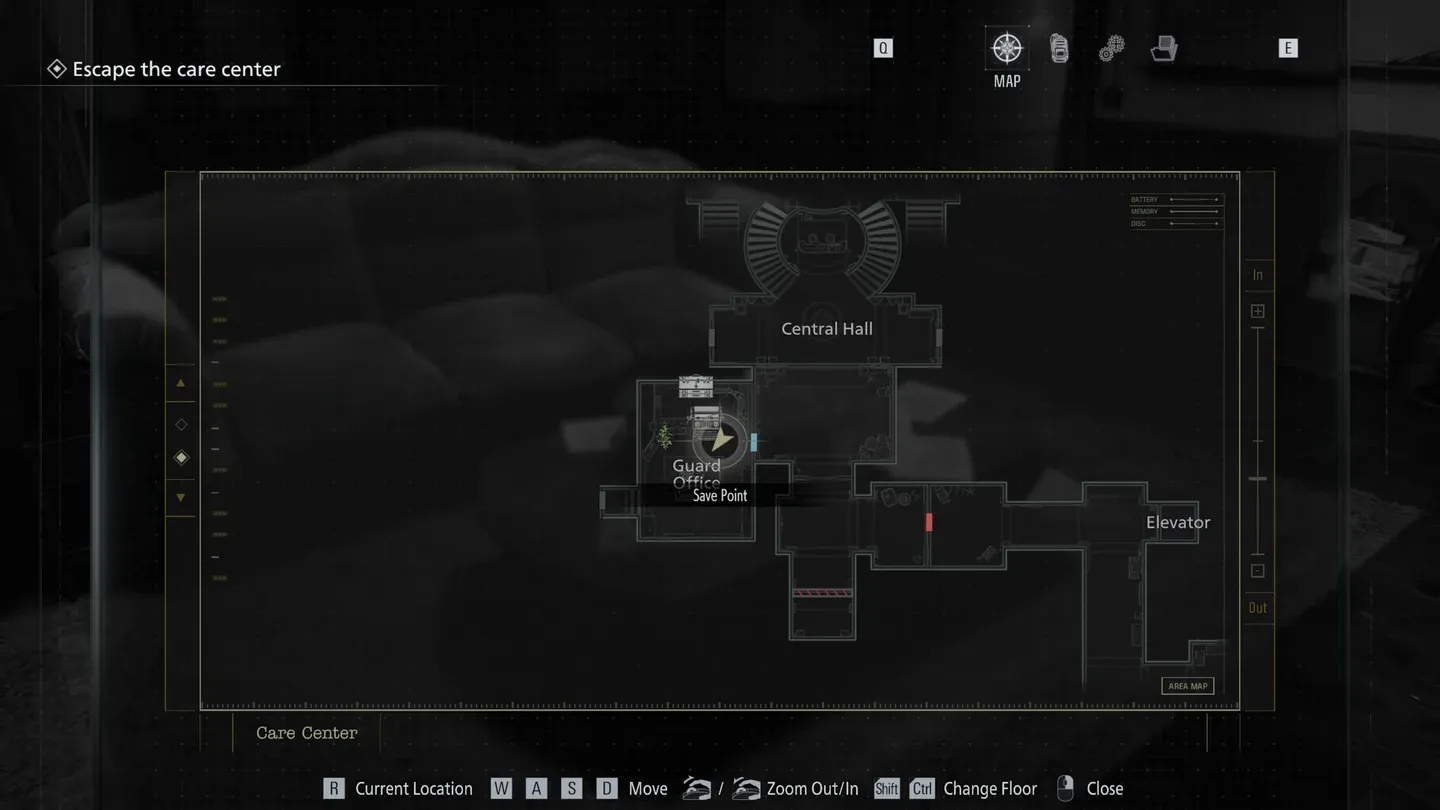Click the up arrow floor selector on the left
This screenshot has height=810, width=1440.
pyautogui.click(x=181, y=383)
